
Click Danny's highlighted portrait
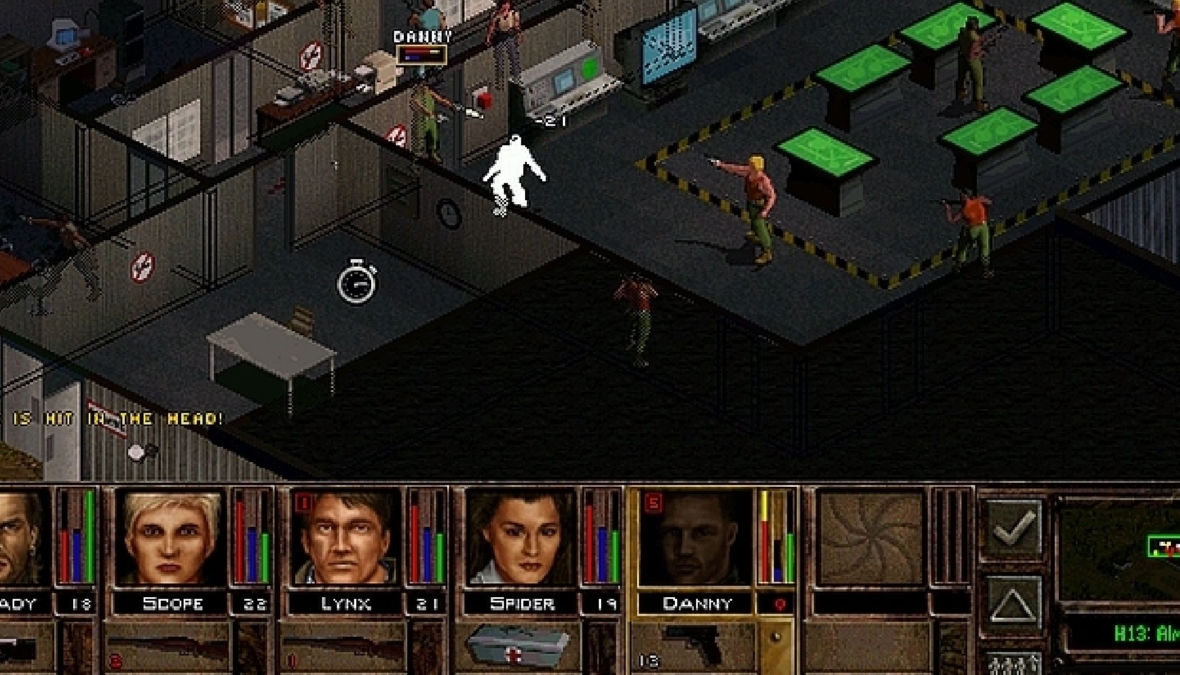(695, 537)
